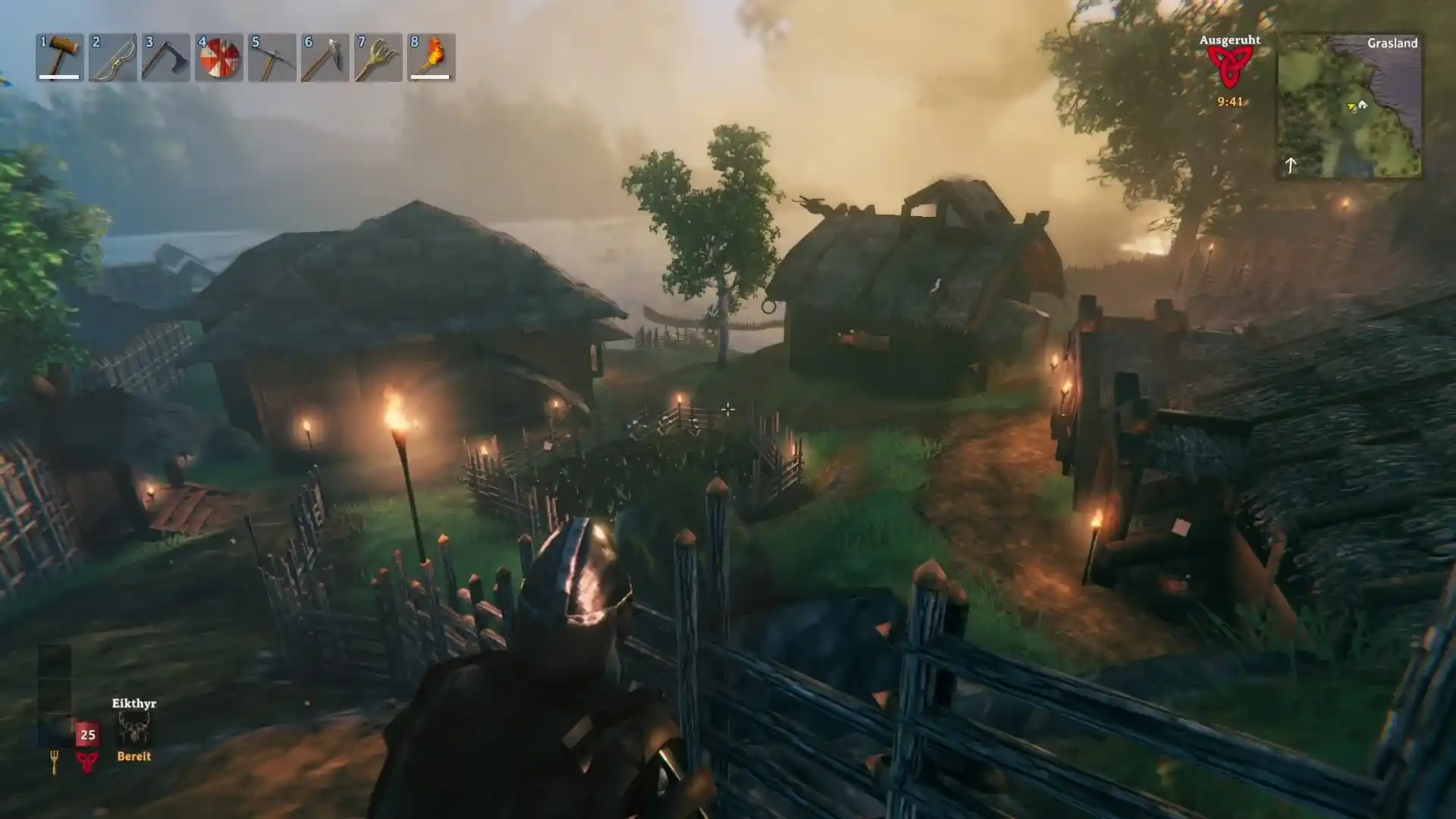Click the 9:41 rested timer text
The width and height of the screenshot is (1456, 819).
pos(1228,101)
